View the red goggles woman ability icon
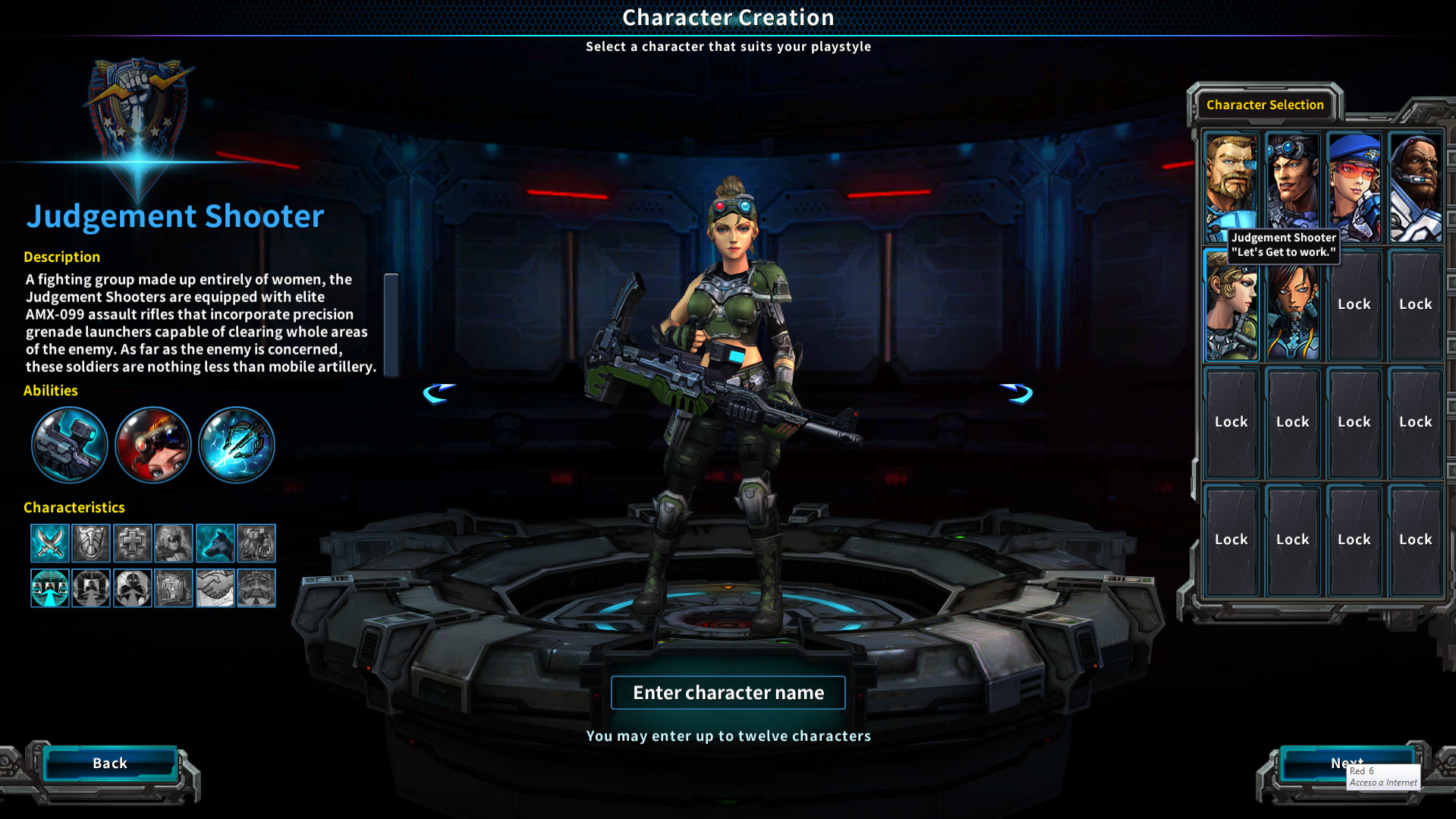1456x819 pixels. (153, 445)
